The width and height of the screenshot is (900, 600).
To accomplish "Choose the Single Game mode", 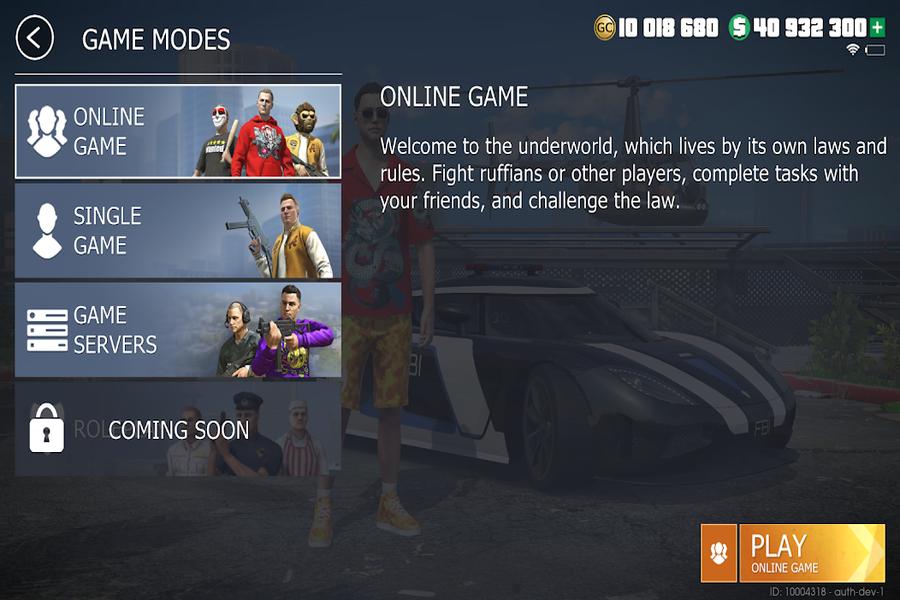I will pyautogui.click(x=178, y=230).
